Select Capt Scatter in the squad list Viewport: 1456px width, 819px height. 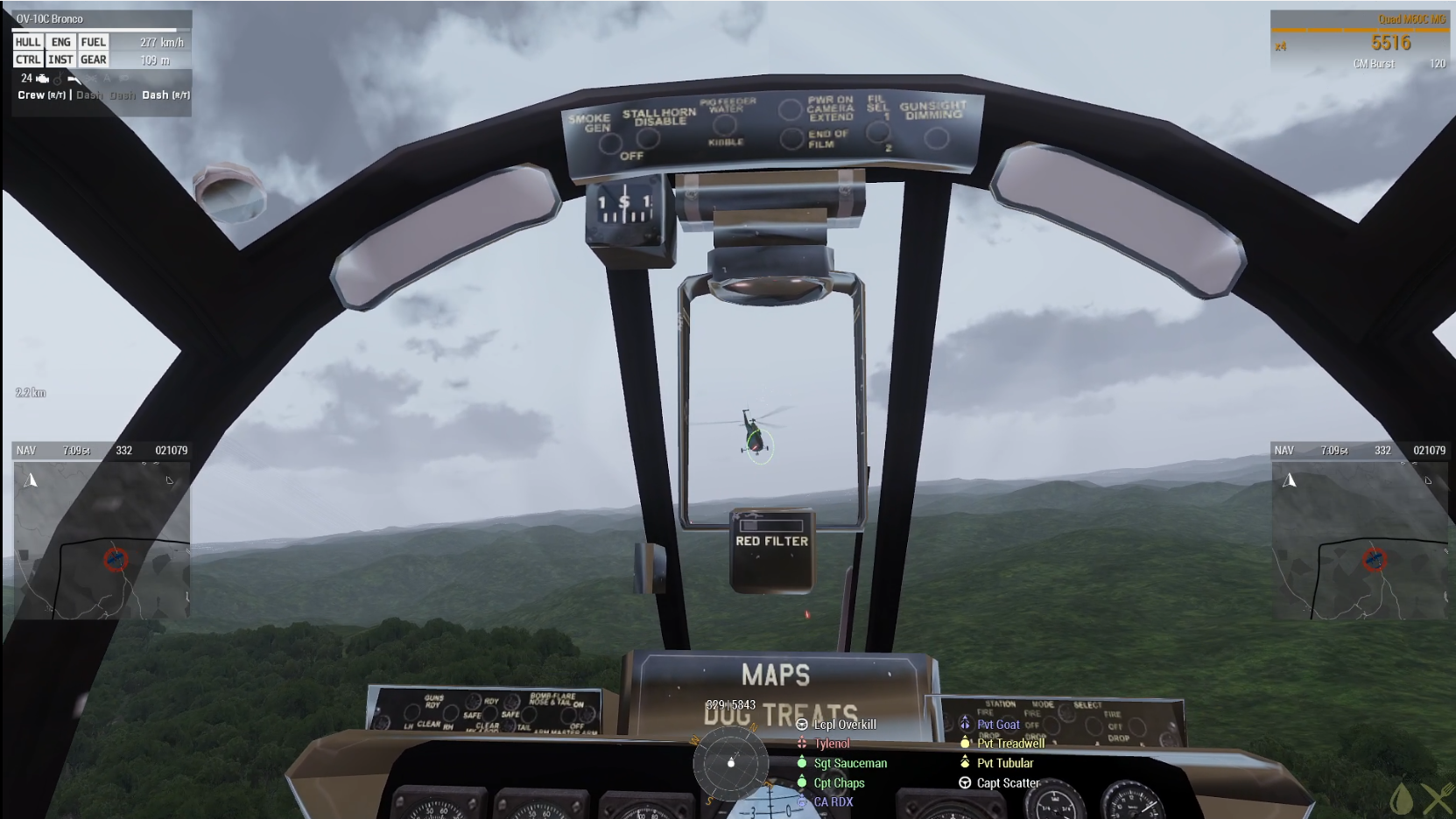(x=1008, y=783)
